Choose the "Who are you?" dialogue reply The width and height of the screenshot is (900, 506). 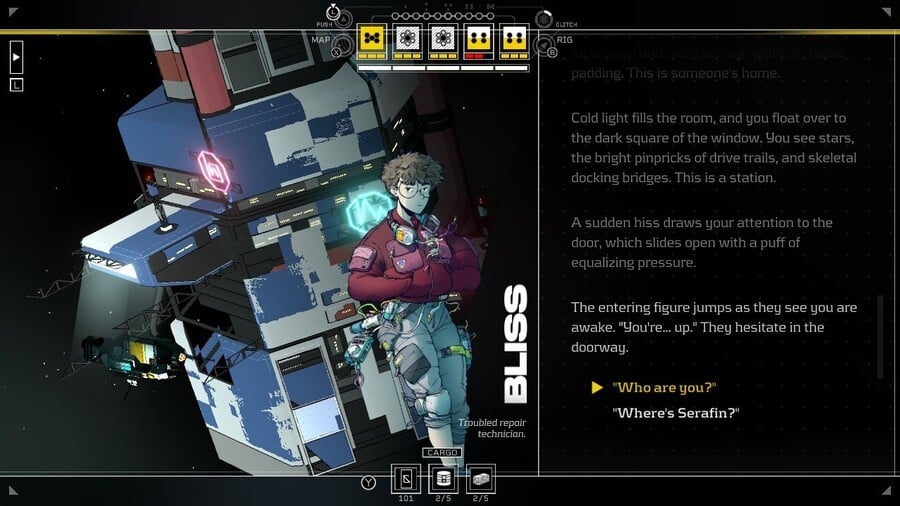click(x=665, y=387)
